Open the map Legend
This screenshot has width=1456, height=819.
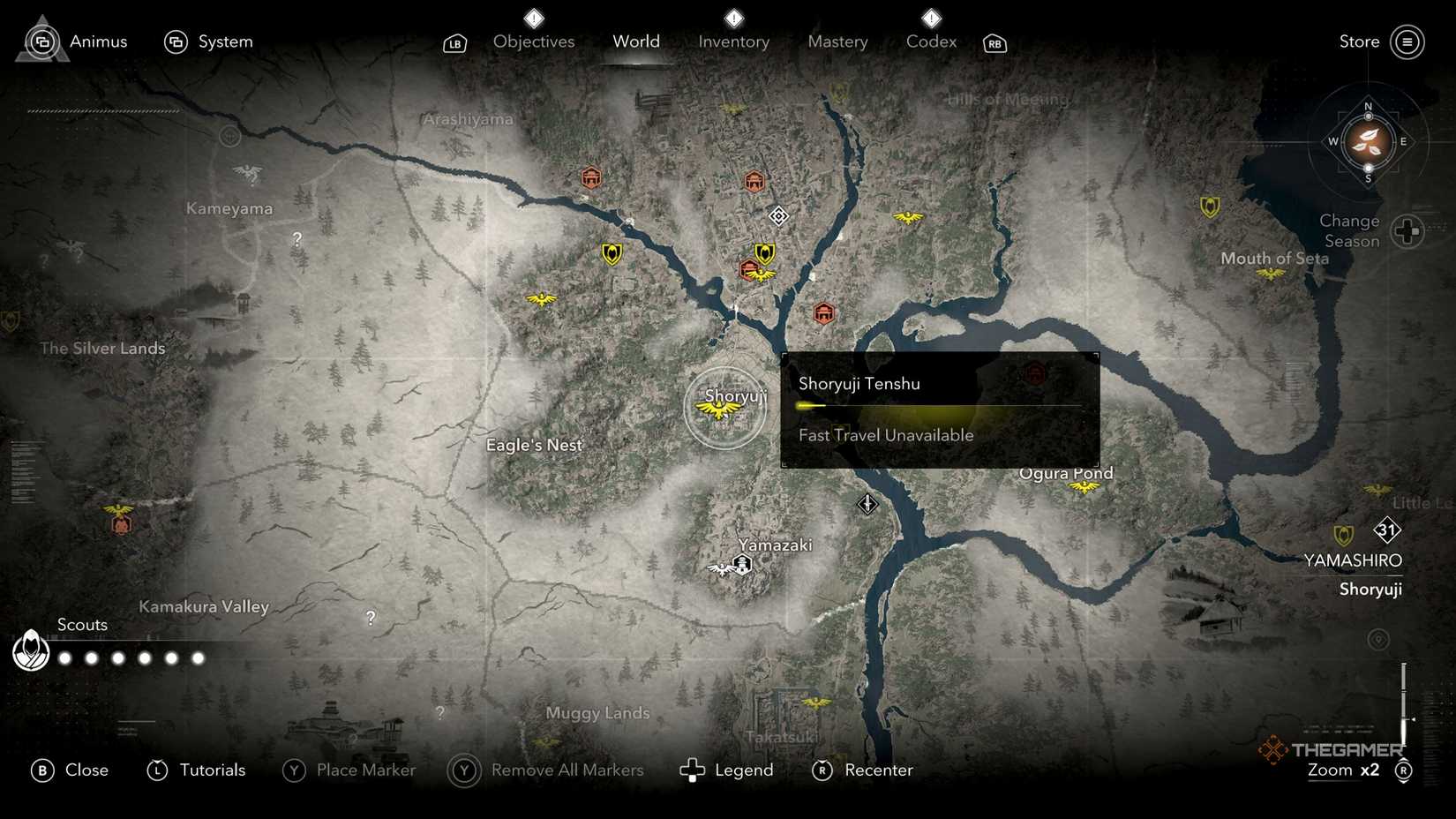point(744,770)
